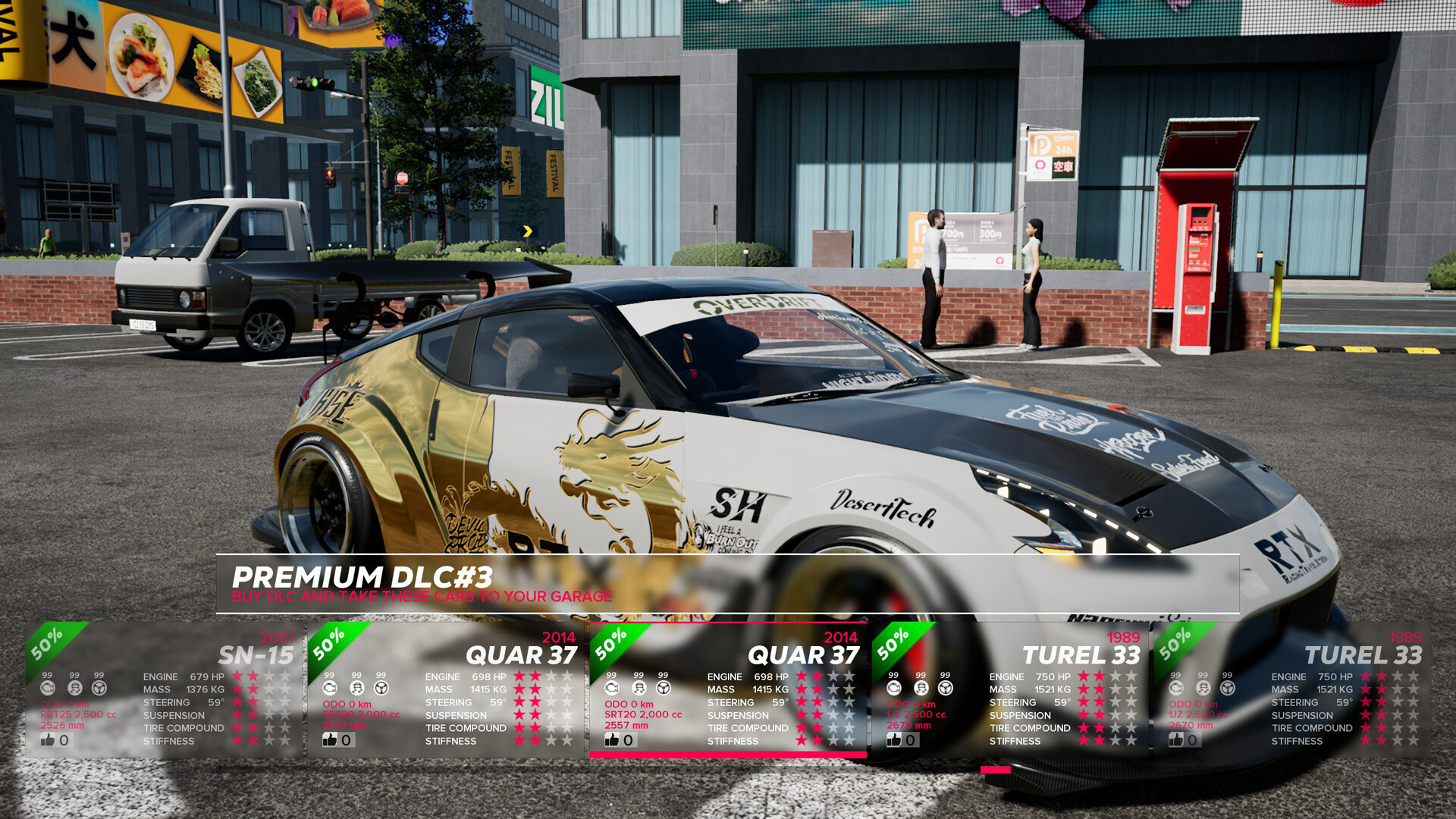Click the engine icon on the first QUAR 37 card

(329, 688)
